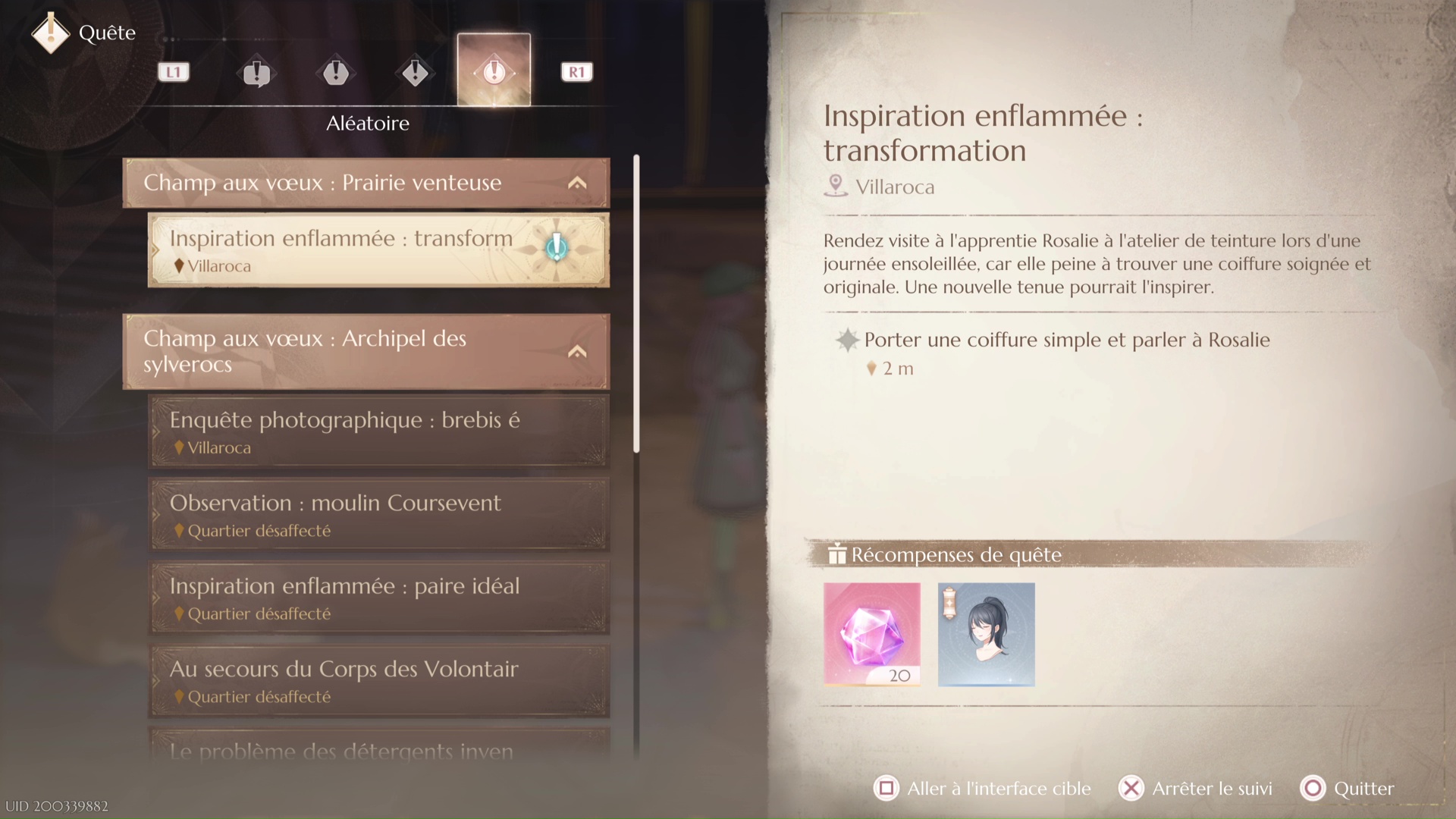Select the diamond arrow quest category icon

[x=414, y=72]
